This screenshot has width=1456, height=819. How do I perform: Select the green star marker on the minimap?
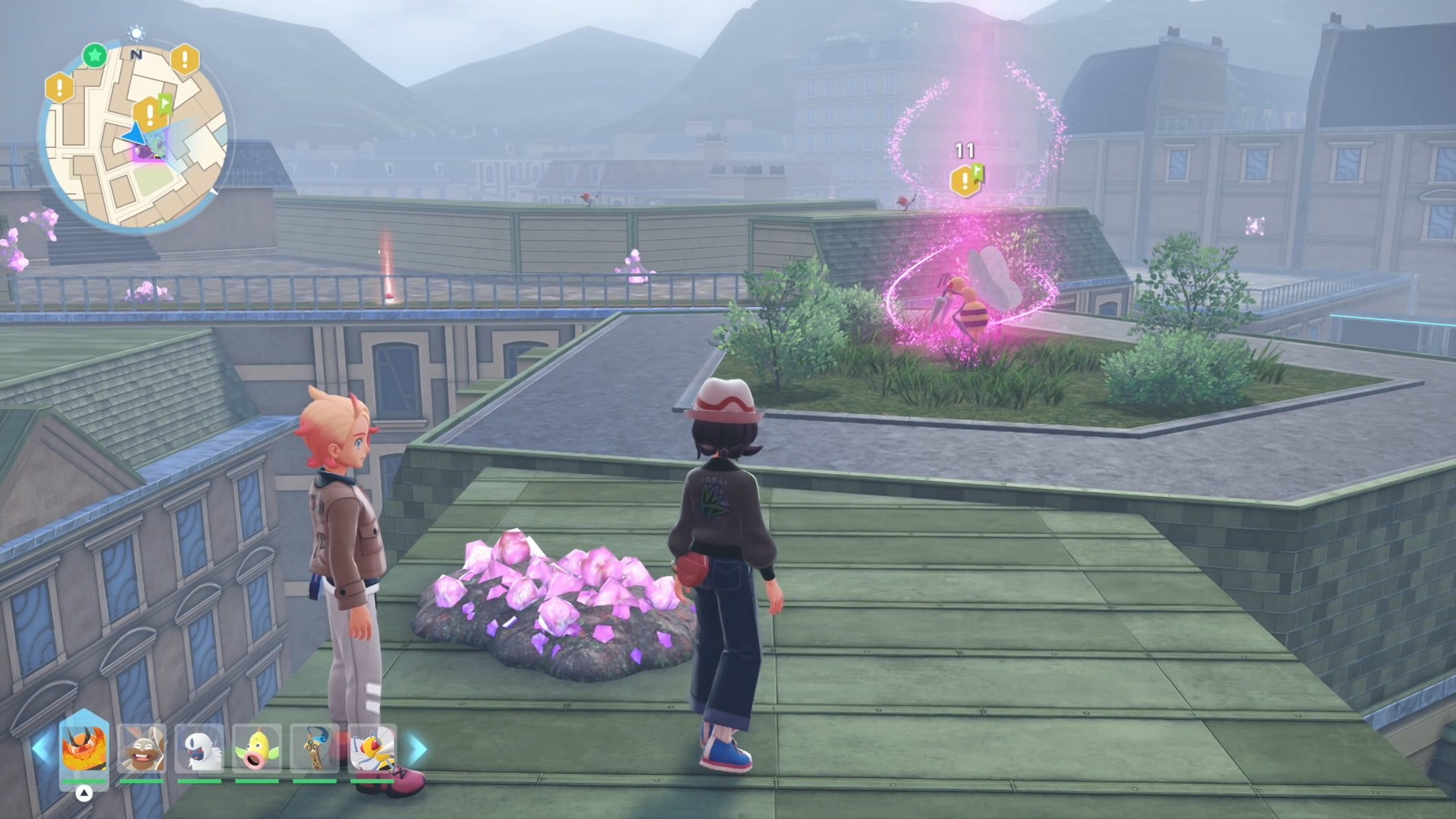(x=95, y=55)
